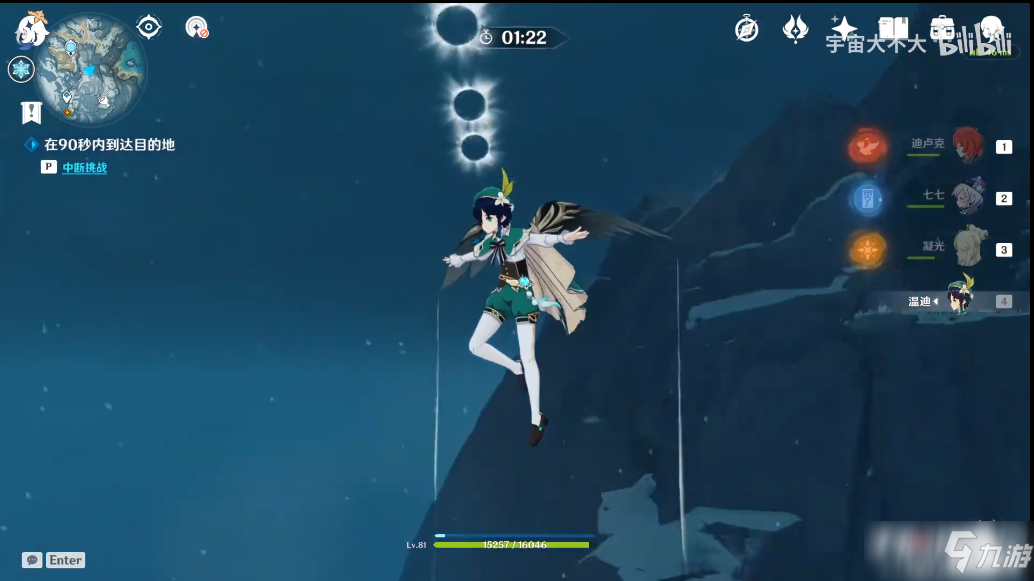Open the disabled co-op mode icon
Image resolution: width=1034 pixels, height=581 pixels.
(197, 27)
